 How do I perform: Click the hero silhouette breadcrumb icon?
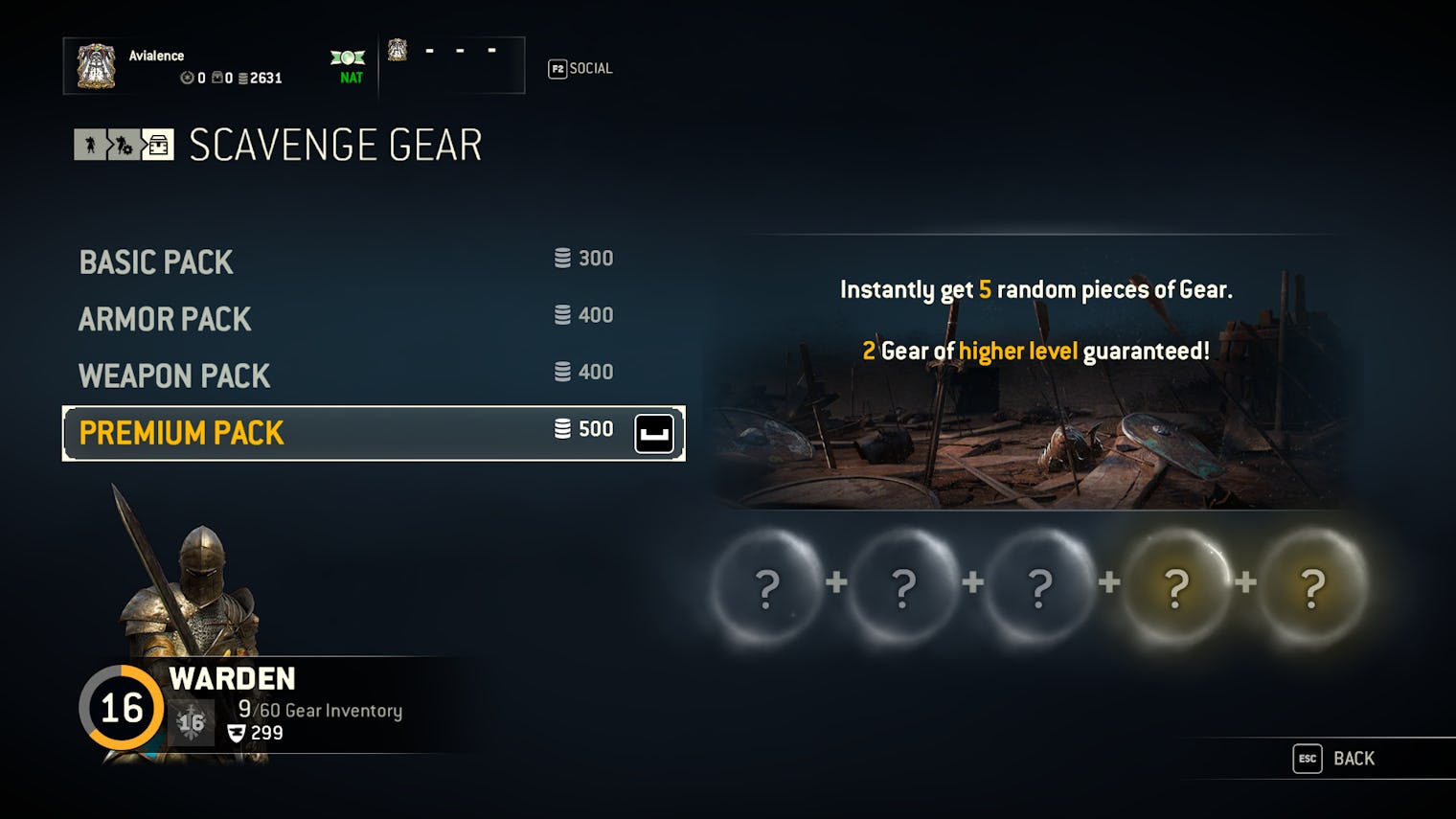tap(90, 145)
